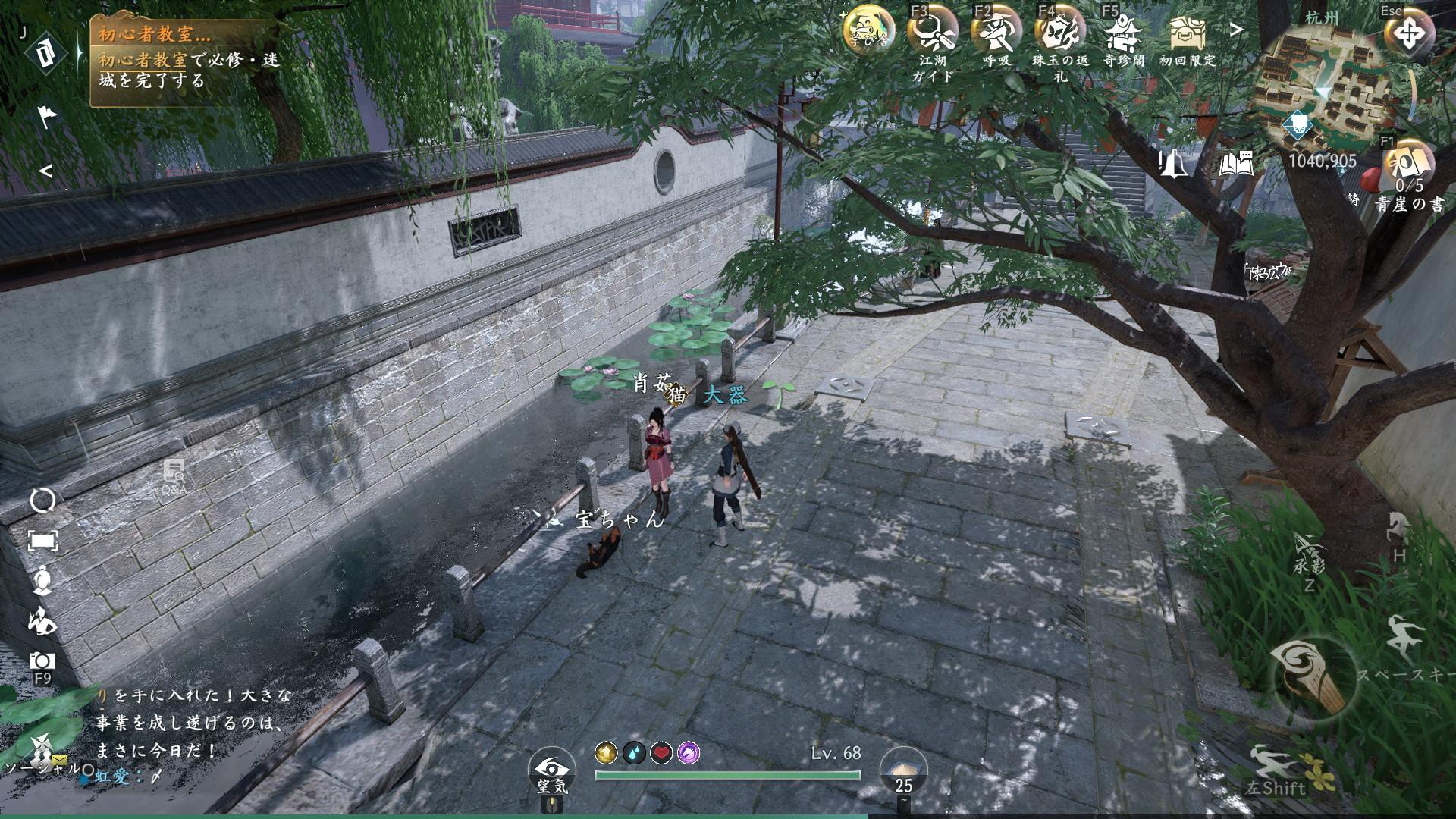
Task: Open the Q&A help icon
Action: [x=174, y=474]
